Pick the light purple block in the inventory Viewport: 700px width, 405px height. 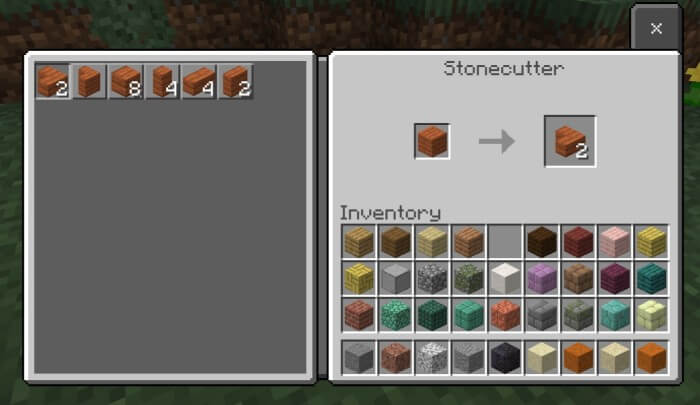(542, 278)
